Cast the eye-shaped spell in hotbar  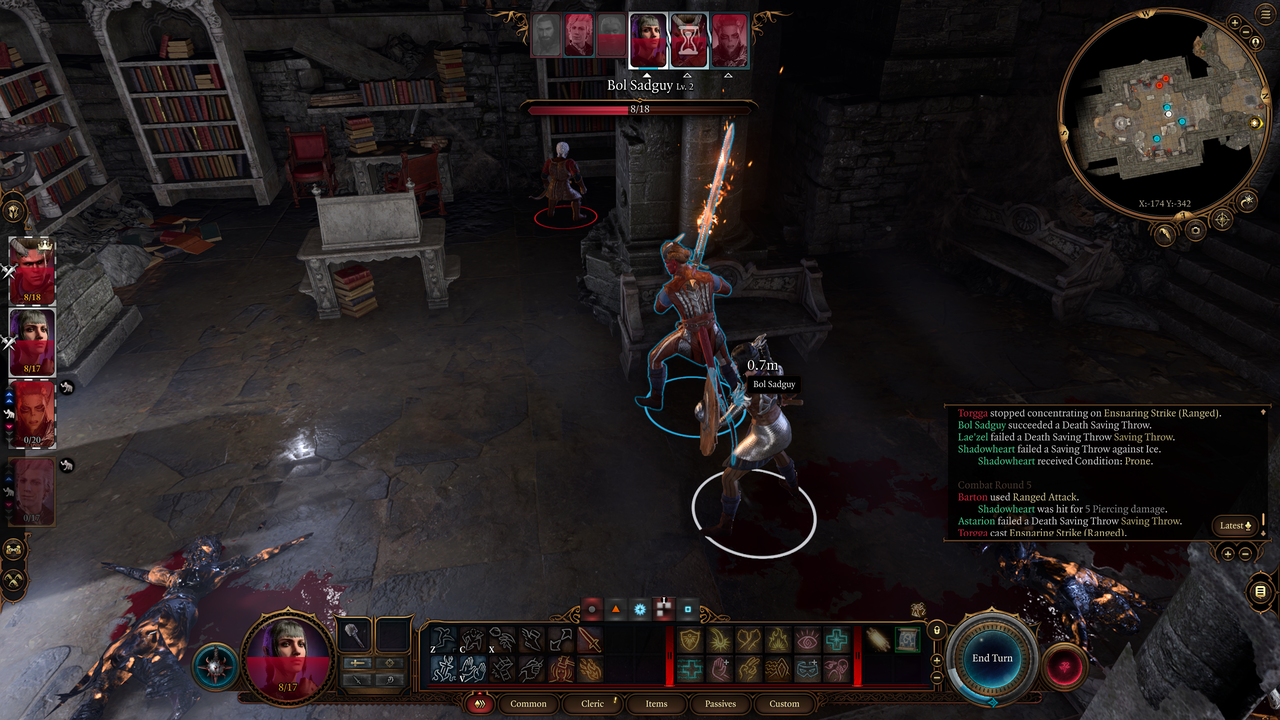pyautogui.click(x=806, y=640)
